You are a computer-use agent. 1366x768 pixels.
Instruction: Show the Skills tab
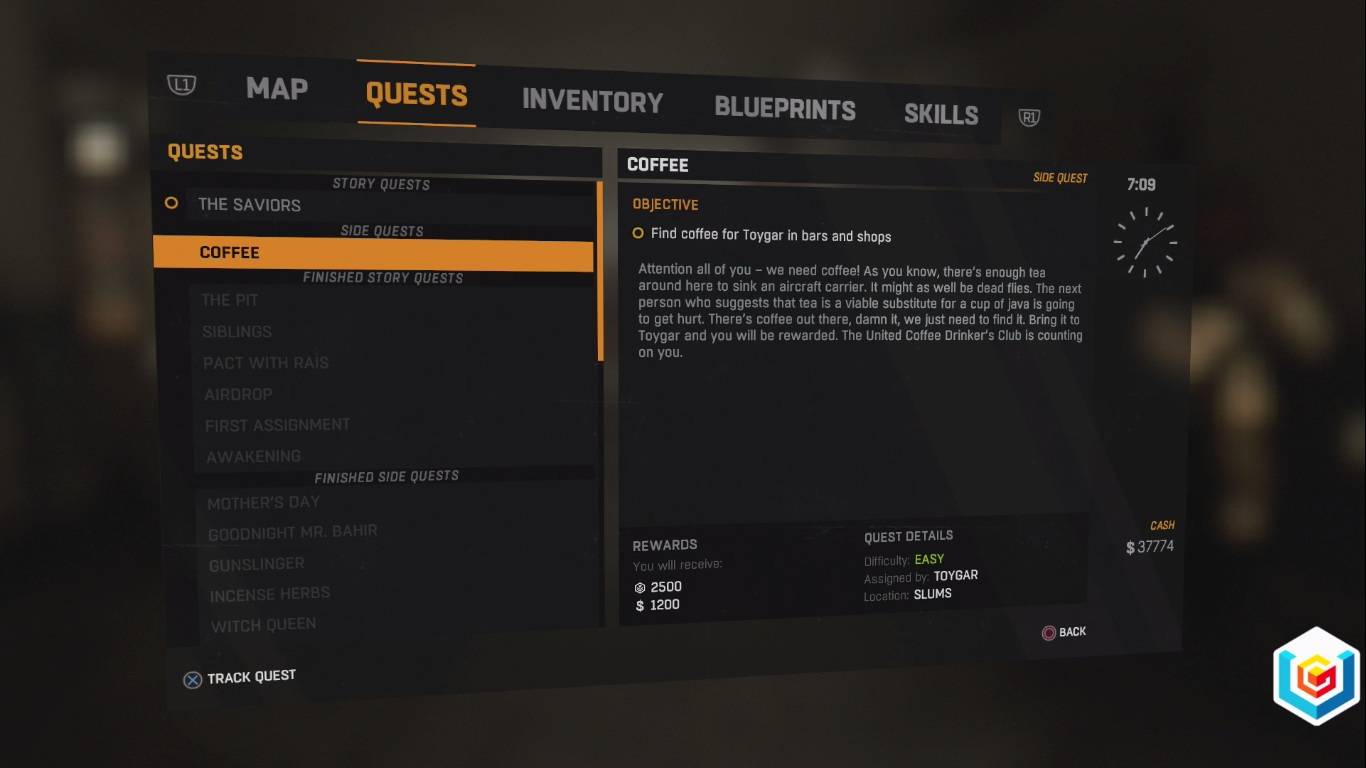[x=940, y=114]
